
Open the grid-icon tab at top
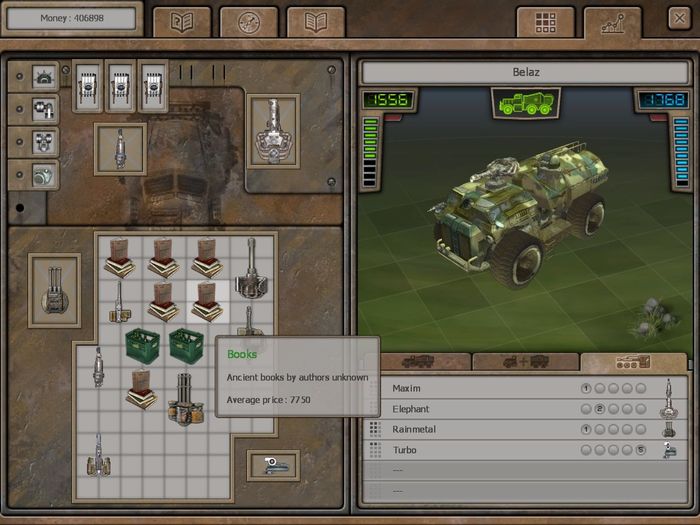(x=545, y=23)
